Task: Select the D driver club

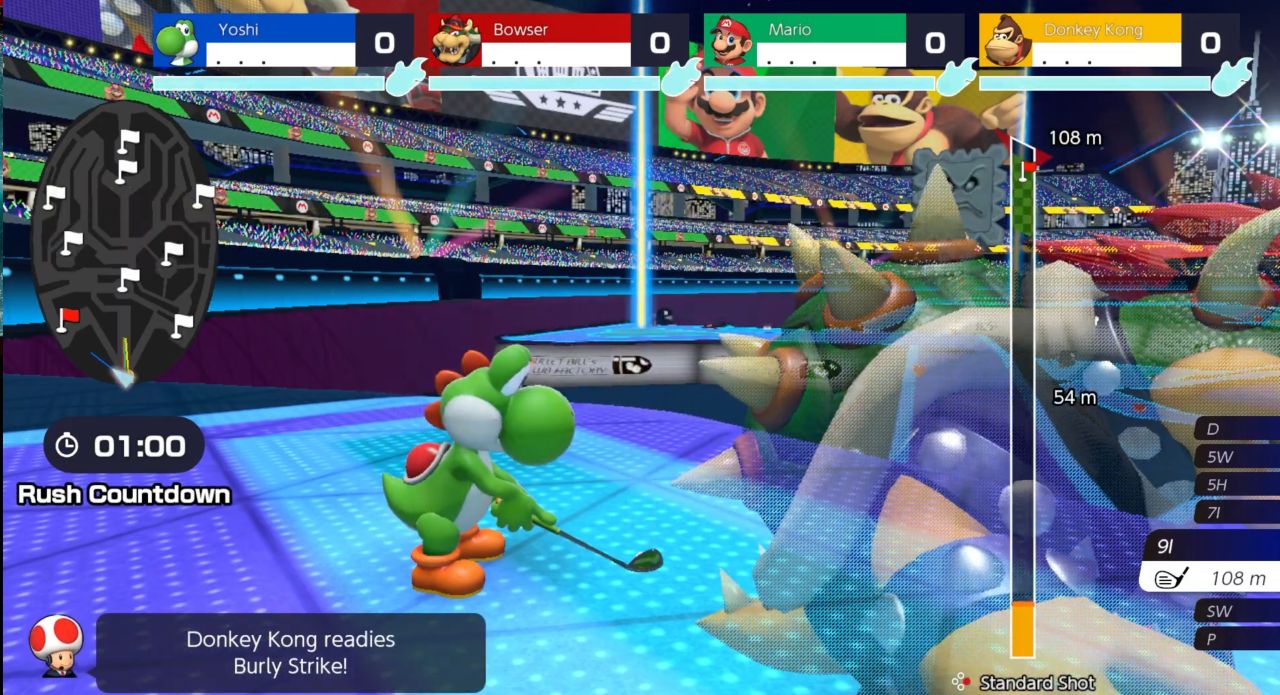Action: pyautogui.click(x=1236, y=429)
